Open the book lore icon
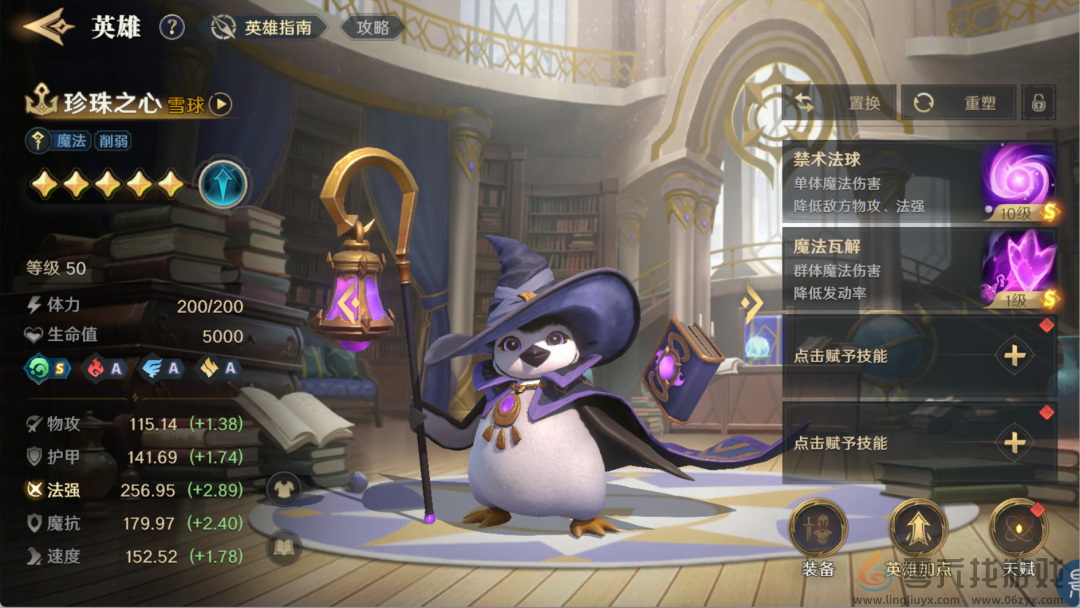Viewport: 1080px width, 608px height. [284, 546]
